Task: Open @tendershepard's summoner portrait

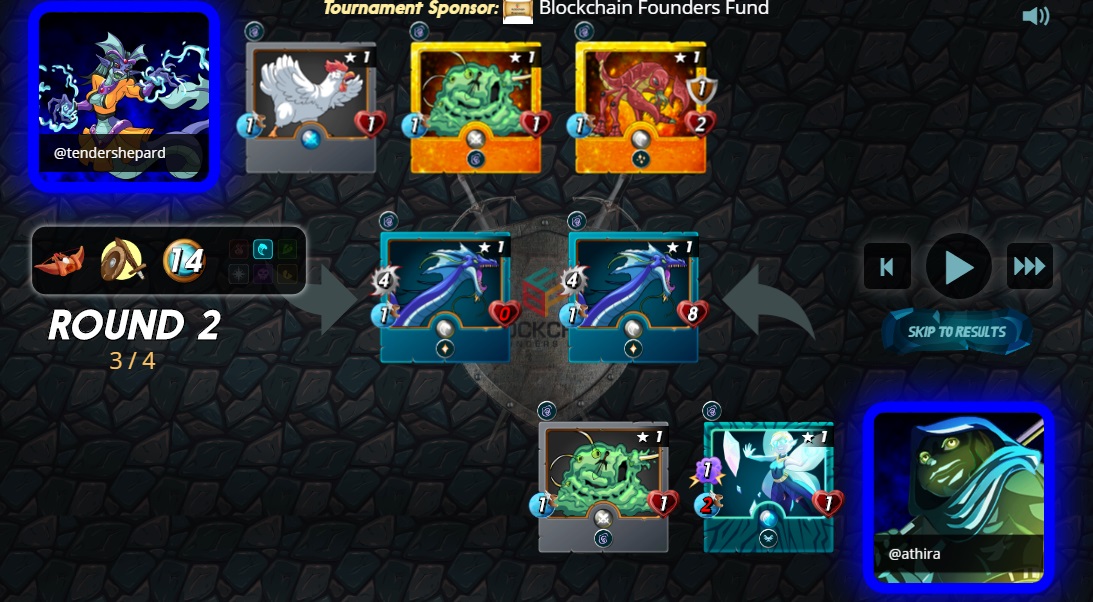Action: (124, 96)
